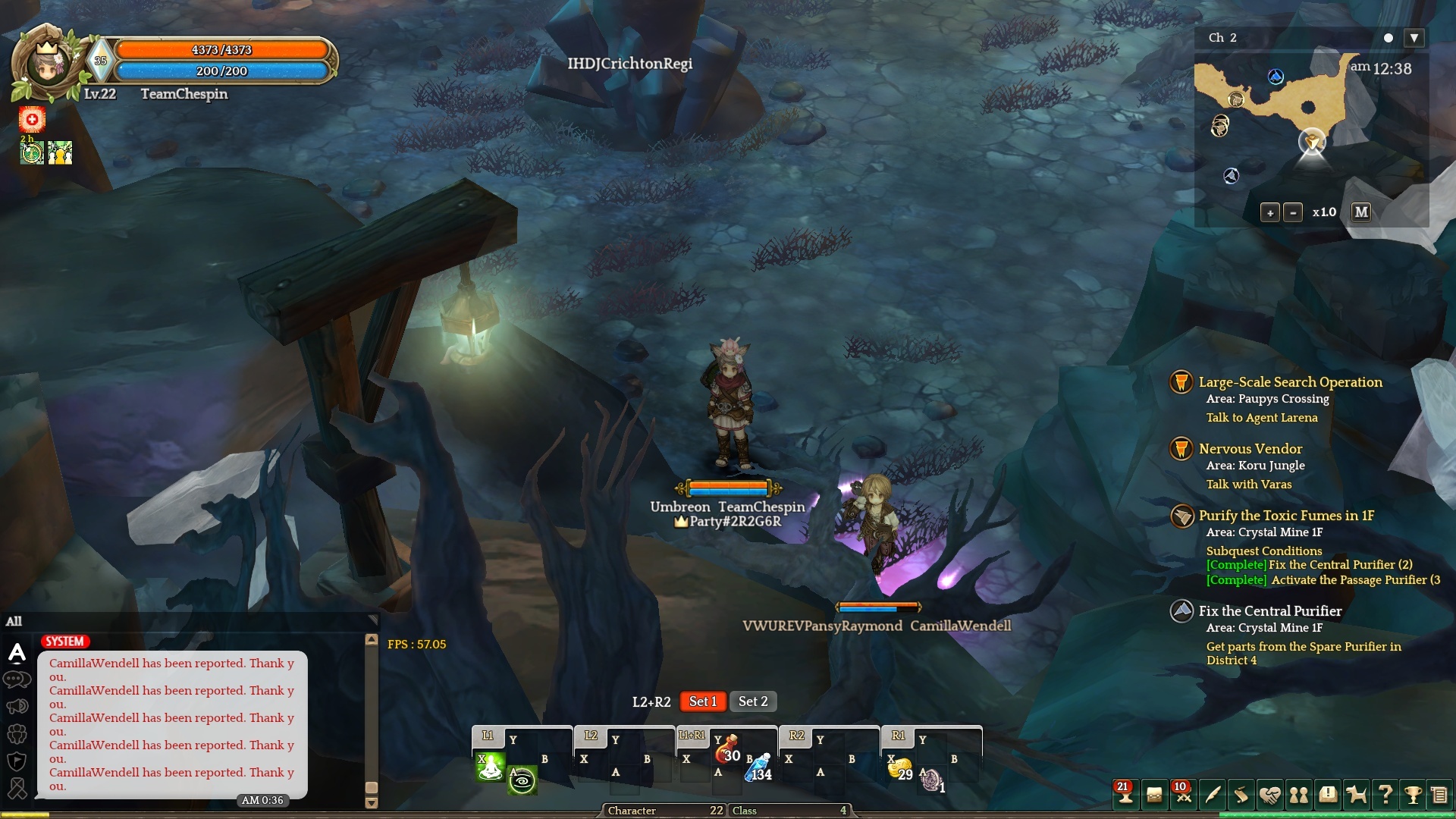Switch chat to the party channel icon
Image resolution: width=1456 pixels, height=819 pixels.
tap(17, 734)
